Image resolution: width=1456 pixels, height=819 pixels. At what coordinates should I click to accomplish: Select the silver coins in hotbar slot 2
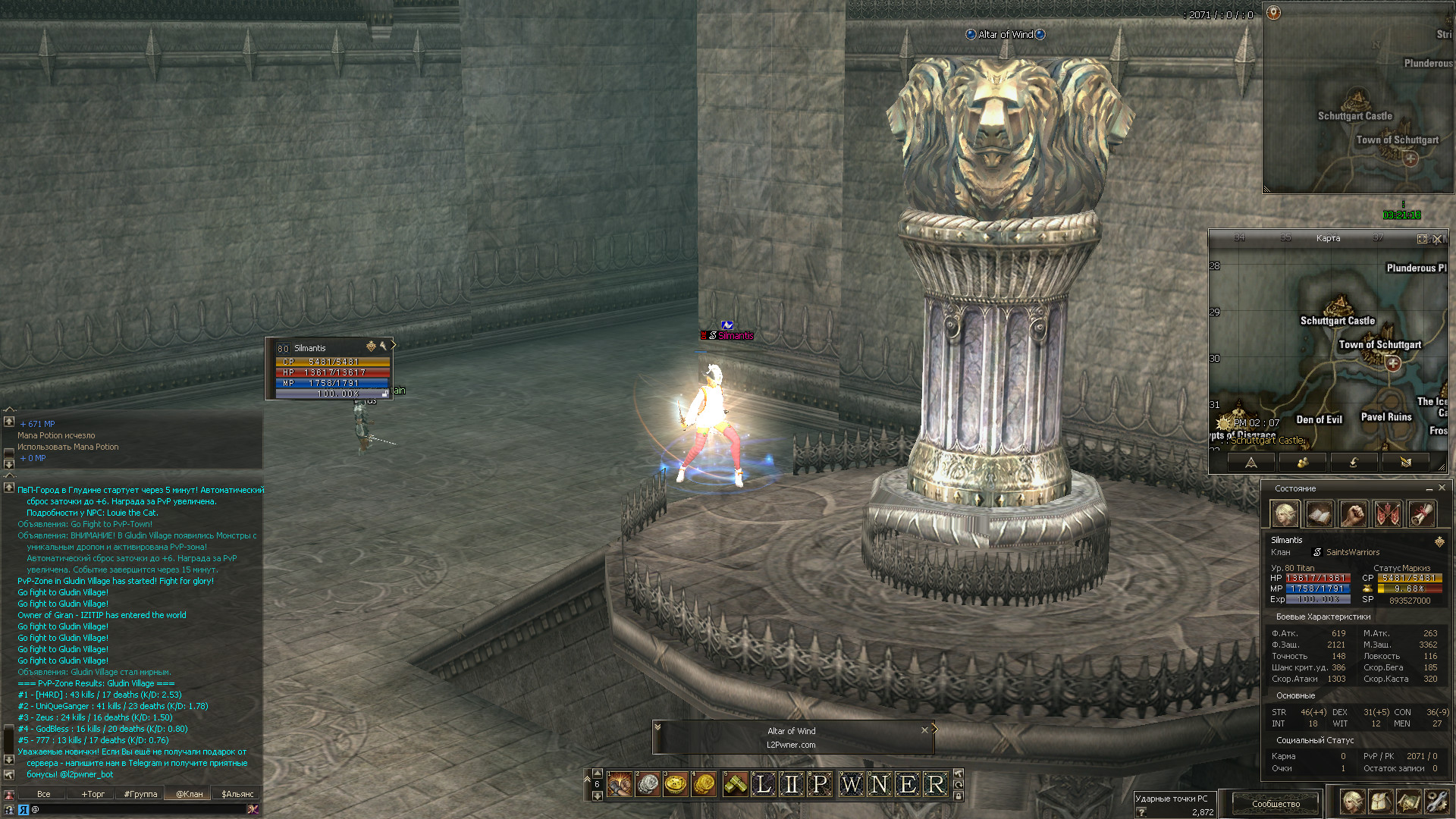click(x=648, y=784)
